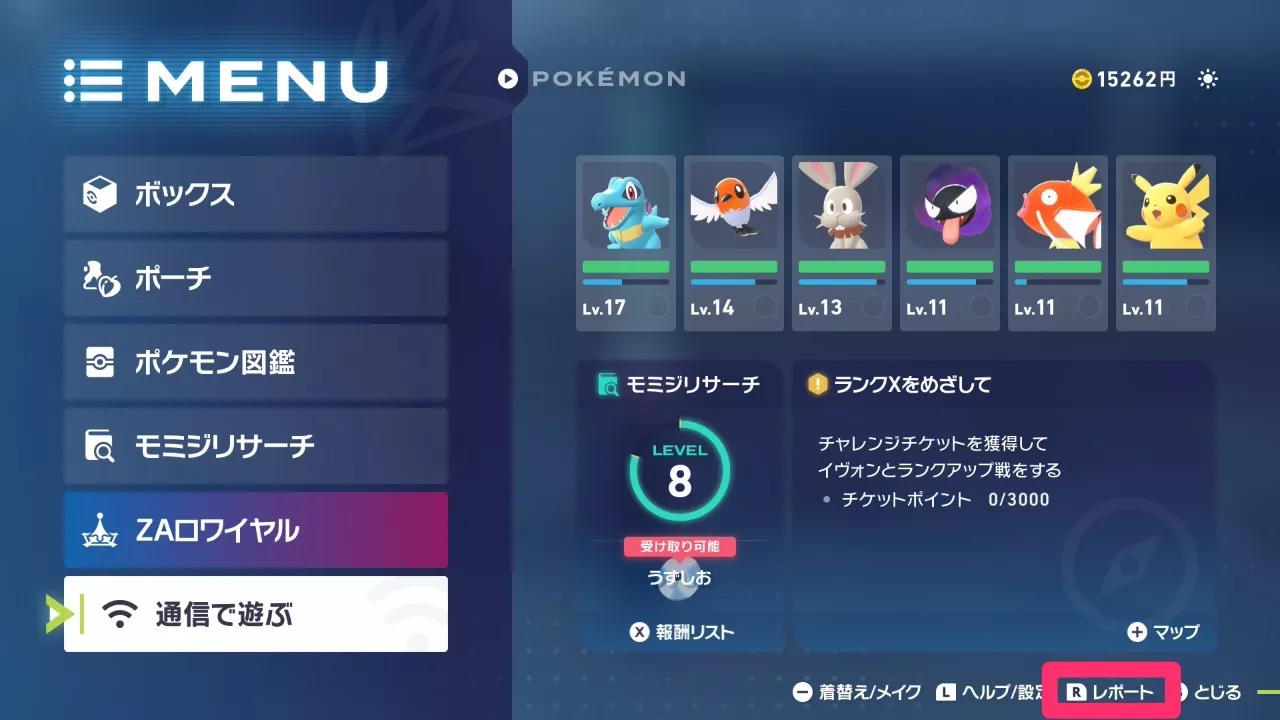Select the ZAロワイヤル menu entry
Image resolution: width=1280 pixels, height=720 pixels.
coord(255,531)
